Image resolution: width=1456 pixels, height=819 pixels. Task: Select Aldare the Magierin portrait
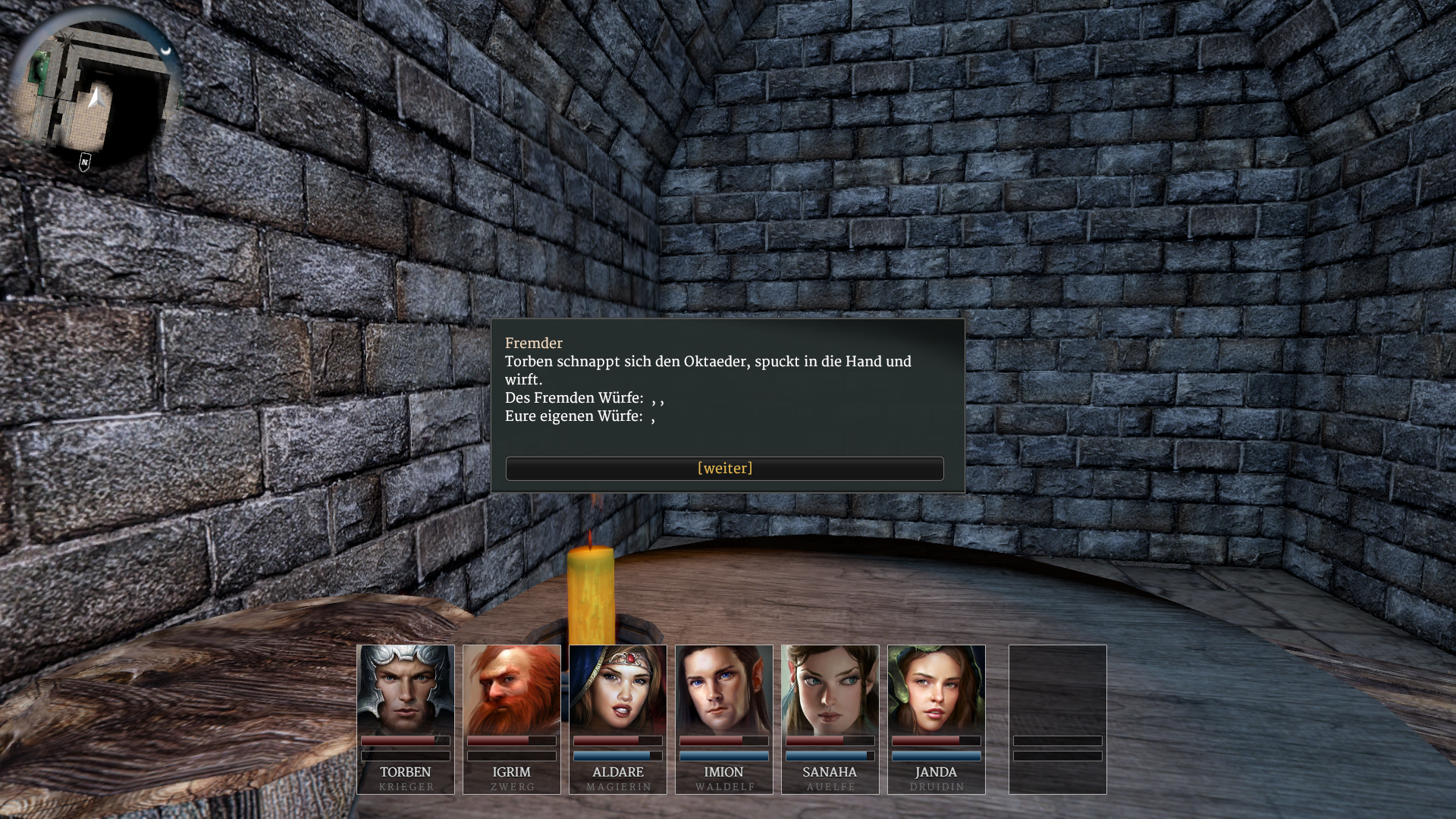click(x=618, y=690)
